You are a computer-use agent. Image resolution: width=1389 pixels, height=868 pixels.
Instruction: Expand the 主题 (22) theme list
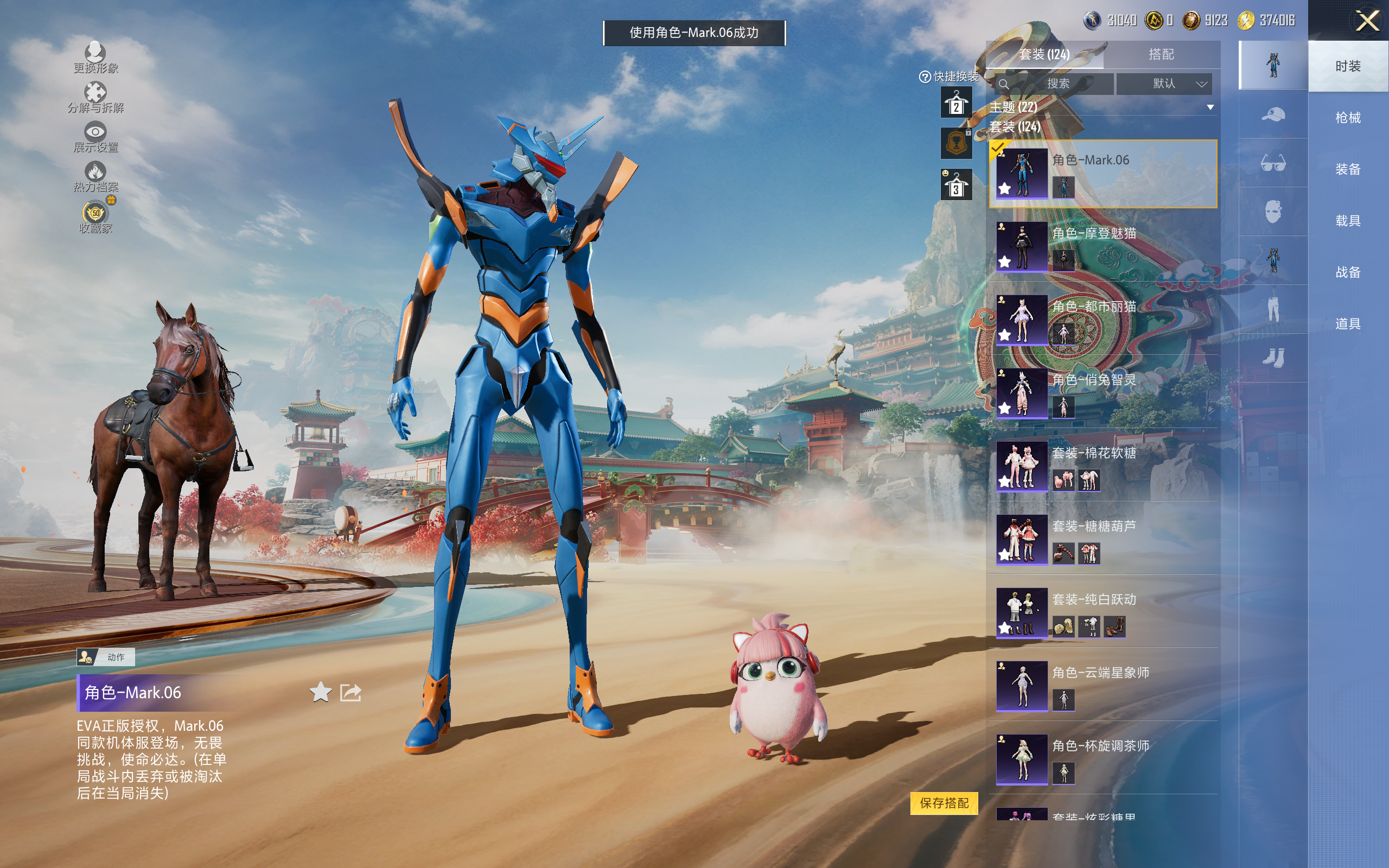[x=1210, y=107]
